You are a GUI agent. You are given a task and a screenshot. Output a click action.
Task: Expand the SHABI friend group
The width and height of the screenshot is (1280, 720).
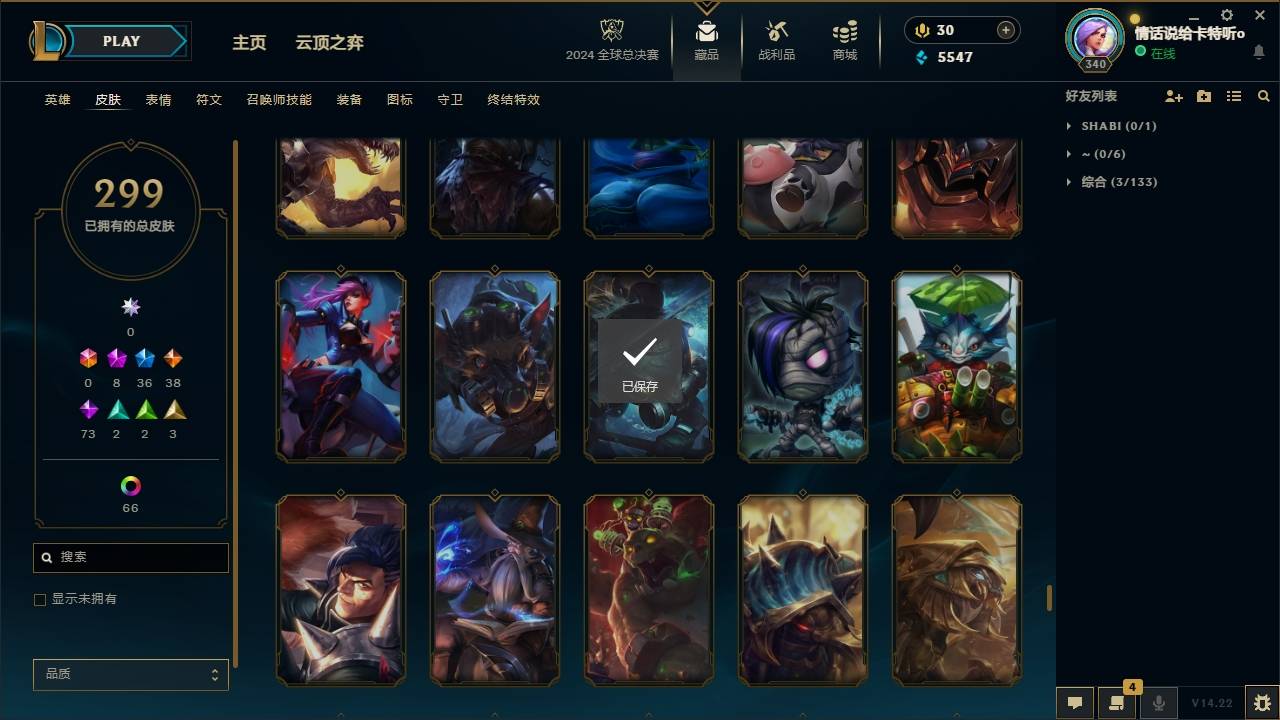[x=1068, y=126]
